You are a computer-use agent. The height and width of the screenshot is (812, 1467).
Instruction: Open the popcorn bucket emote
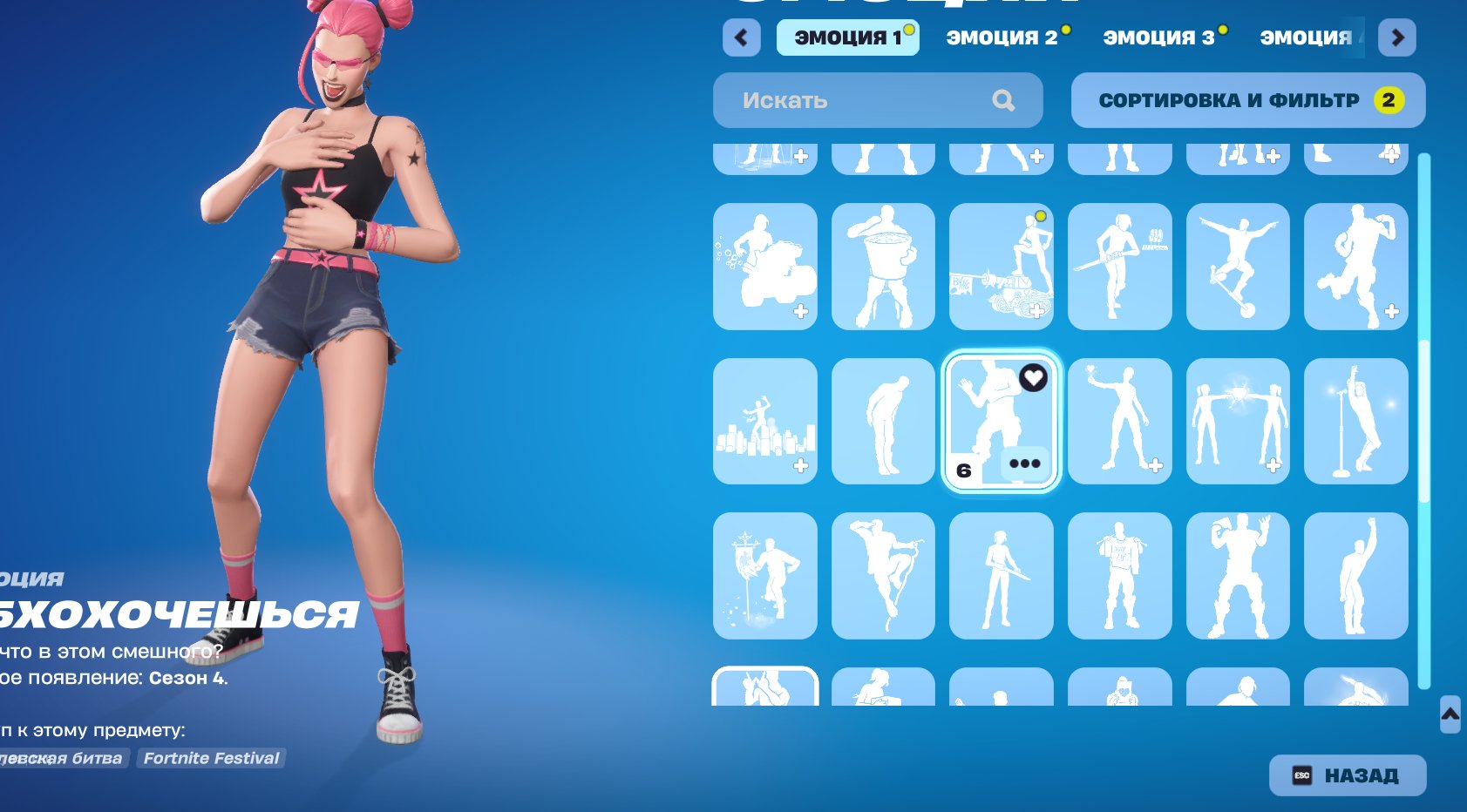[883, 267]
